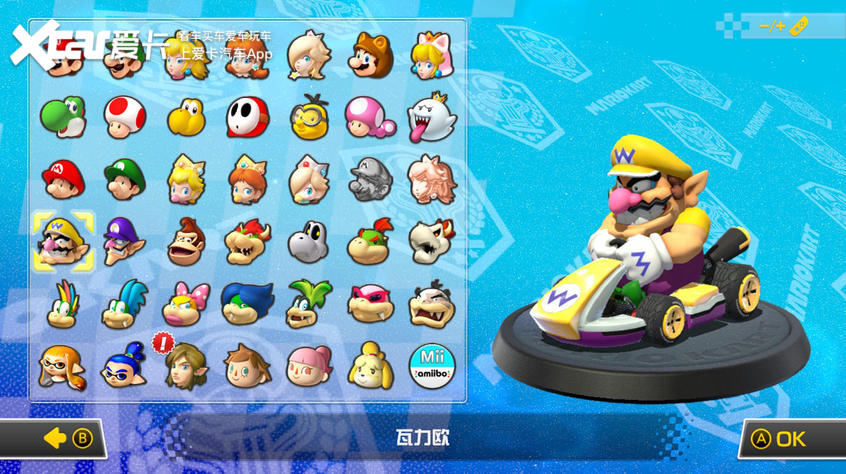The height and width of the screenshot is (474, 846).
Task: Go back using the yellow arrow button
Action: click(x=68, y=438)
